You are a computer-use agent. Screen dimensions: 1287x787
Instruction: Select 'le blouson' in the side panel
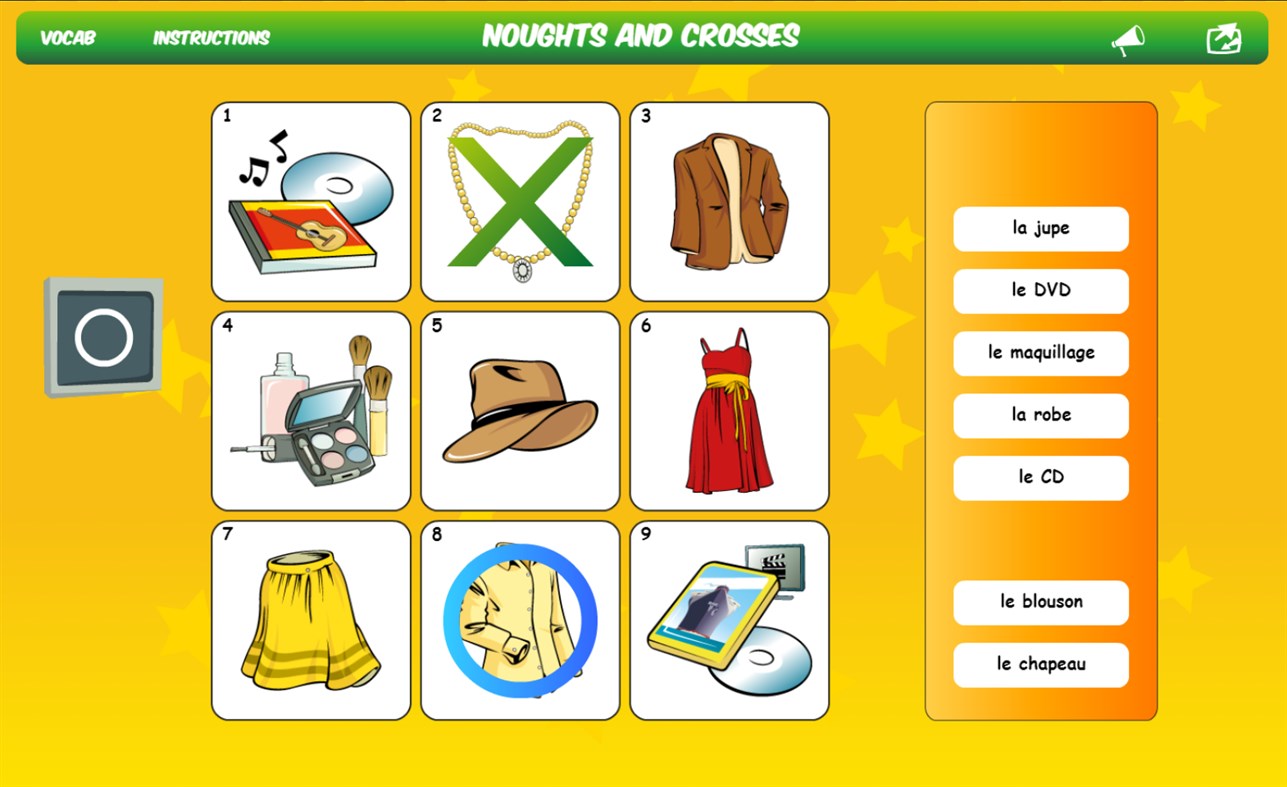point(1041,602)
